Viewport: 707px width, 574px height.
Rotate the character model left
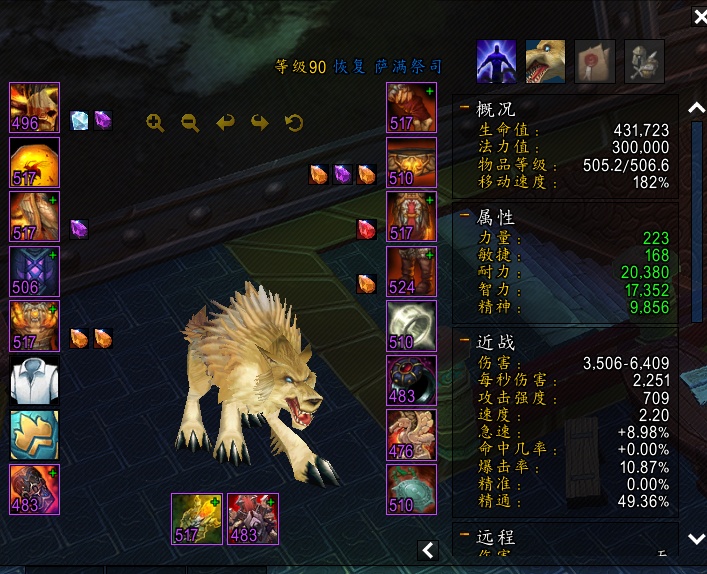click(x=225, y=123)
